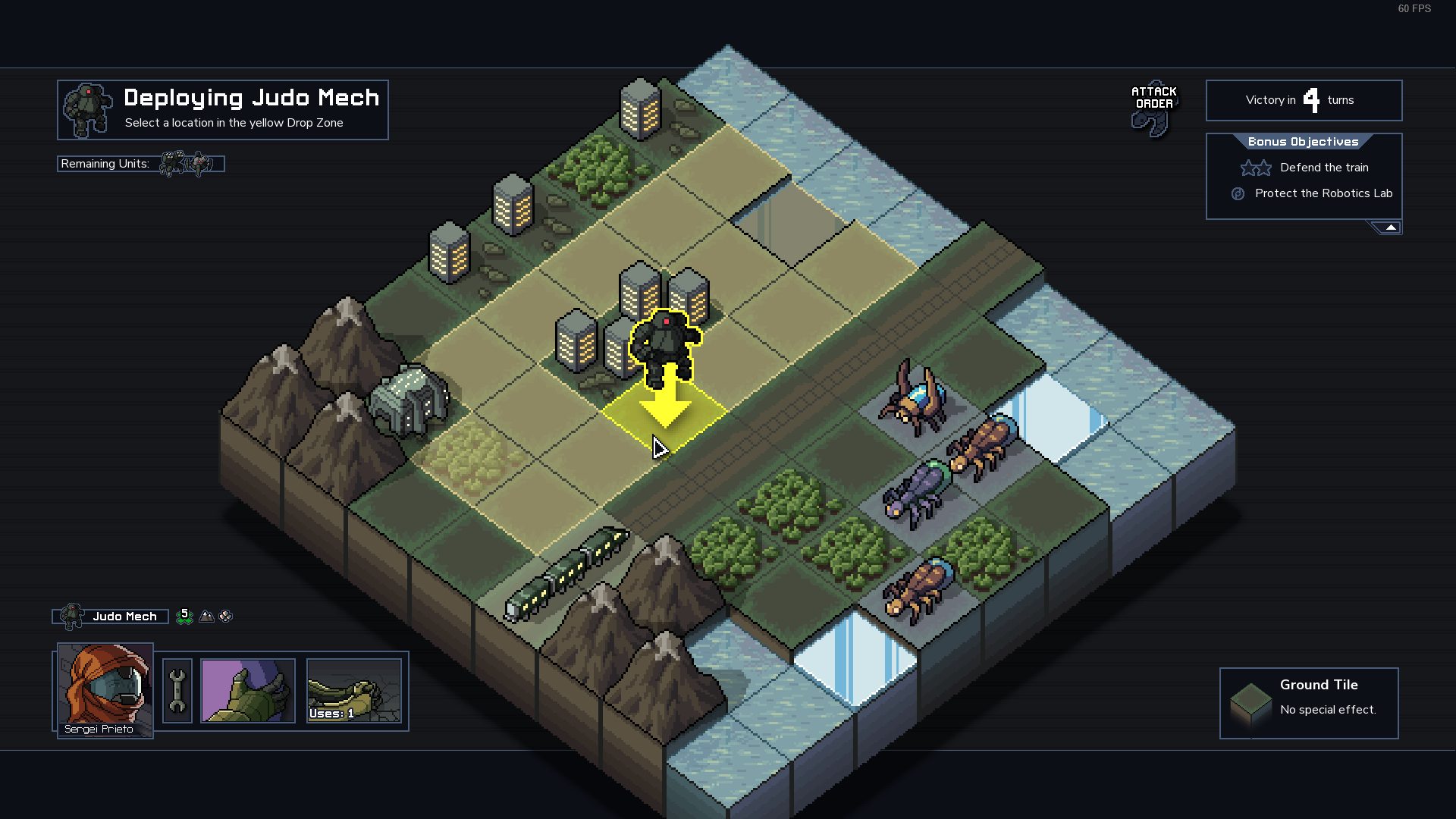Select the purple grappling fist weapon
1456x819 pixels.
coord(248,691)
